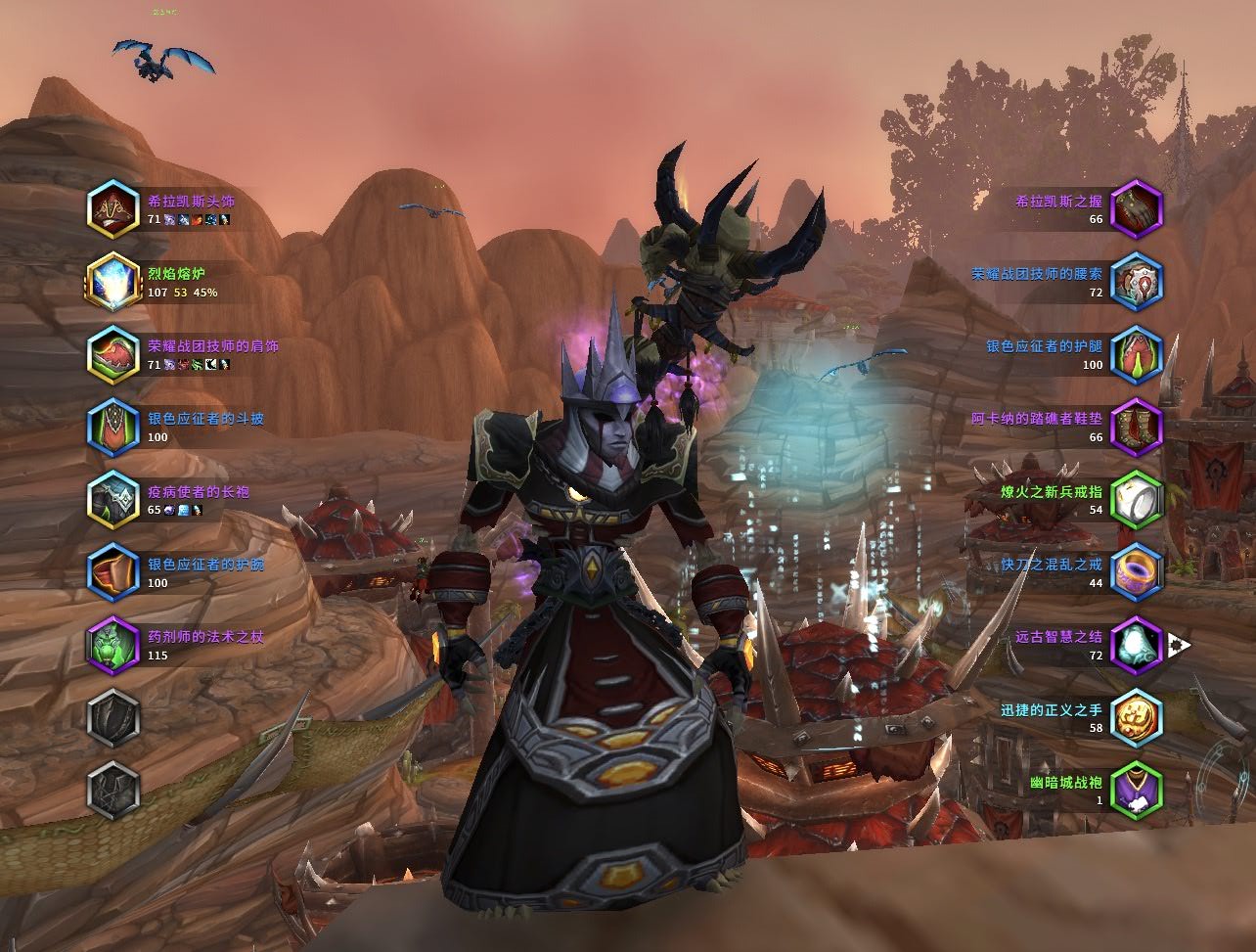Select the 迅捷的正义之手 trinket slot

pos(1137,717)
